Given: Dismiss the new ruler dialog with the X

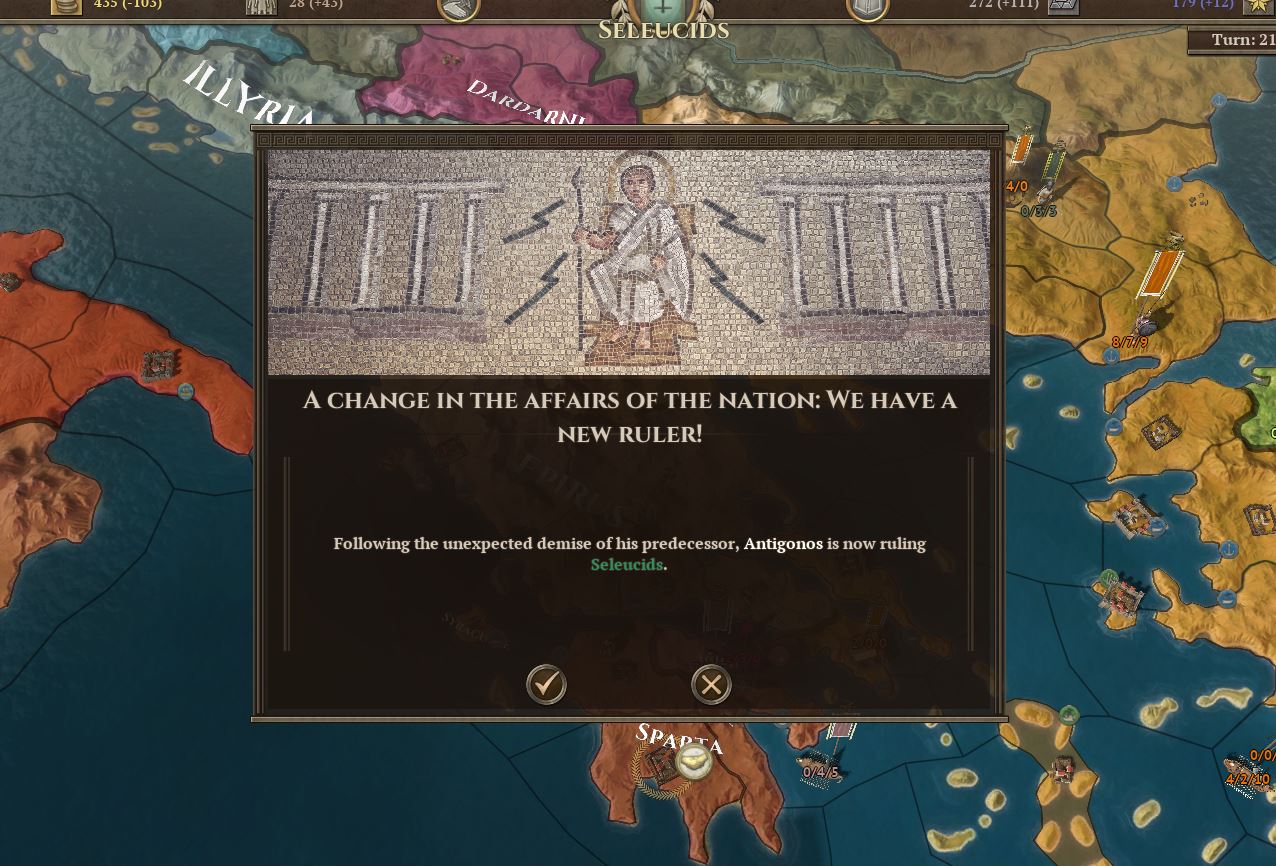Looking at the screenshot, I should point(711,684).
